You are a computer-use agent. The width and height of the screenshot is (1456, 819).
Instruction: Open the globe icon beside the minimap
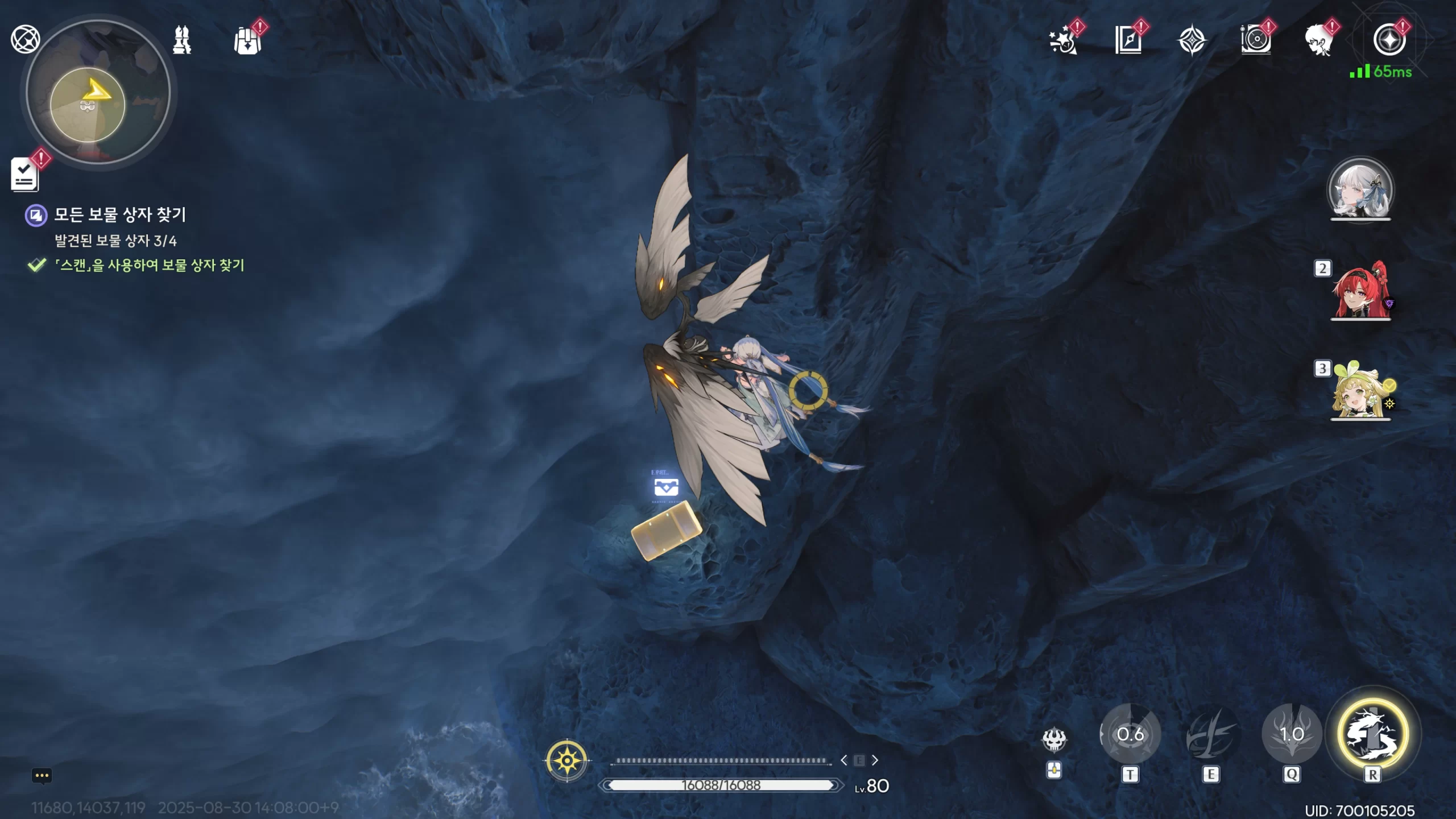coord(25,39)
